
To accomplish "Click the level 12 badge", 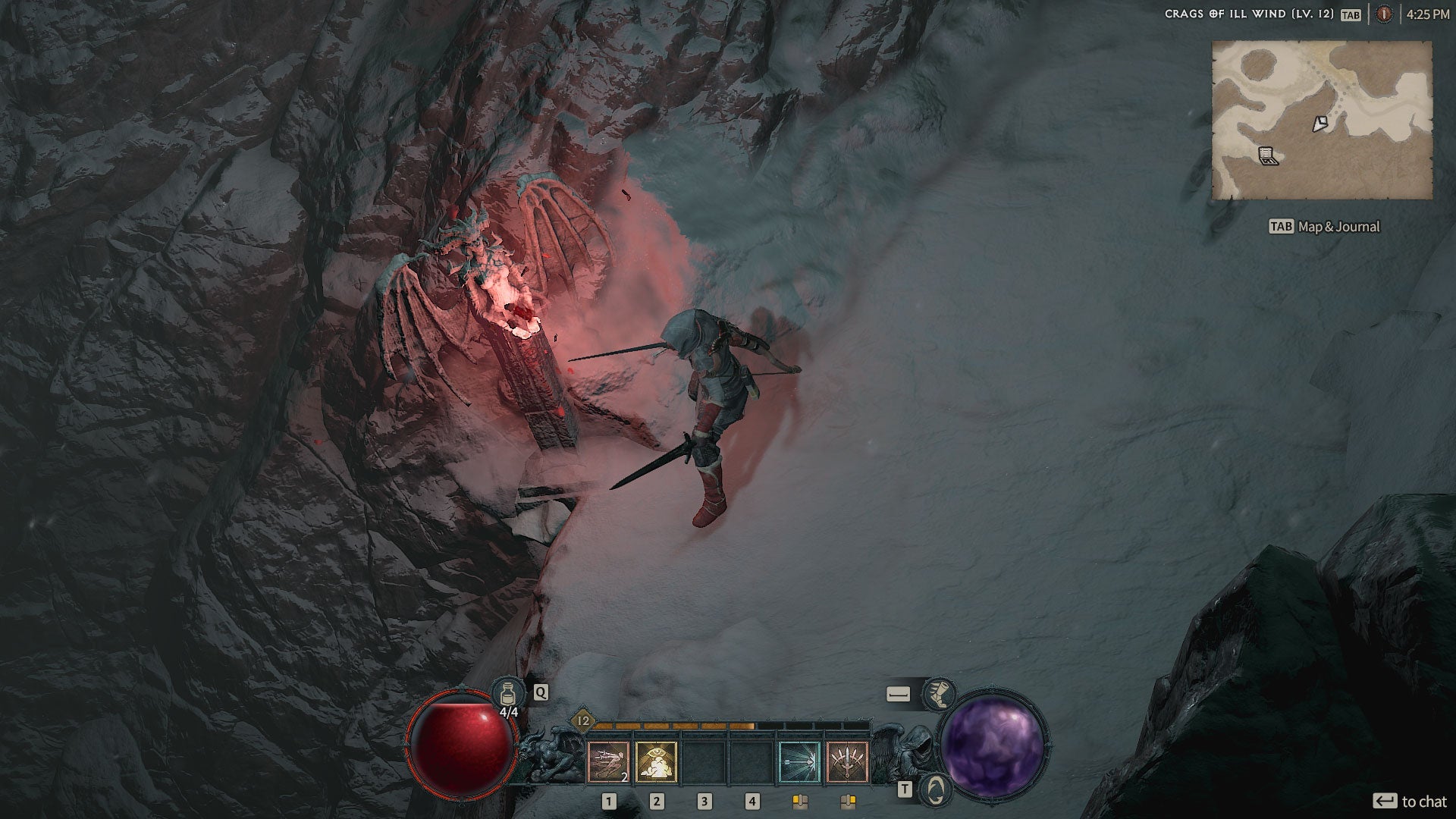I will [x=583, y=721].
